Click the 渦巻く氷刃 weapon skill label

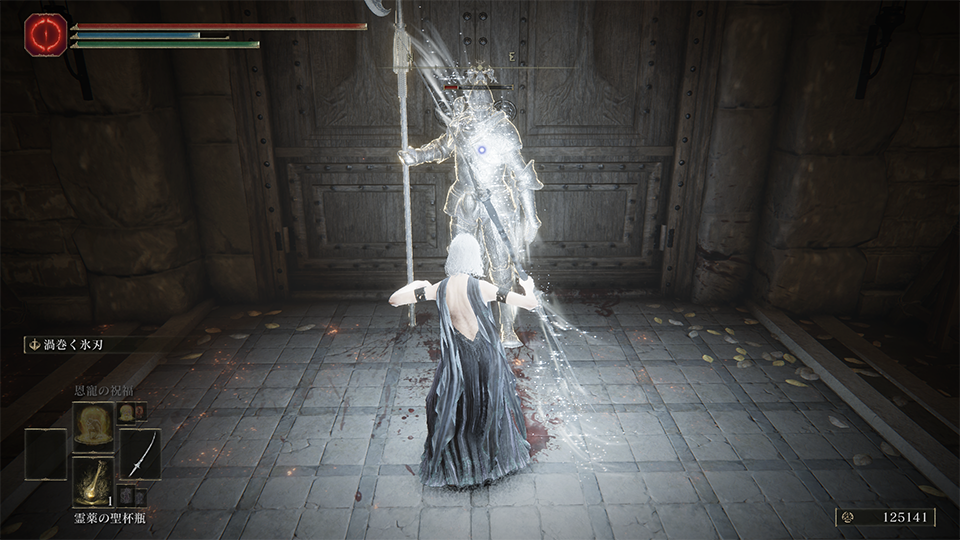point(71,344)
